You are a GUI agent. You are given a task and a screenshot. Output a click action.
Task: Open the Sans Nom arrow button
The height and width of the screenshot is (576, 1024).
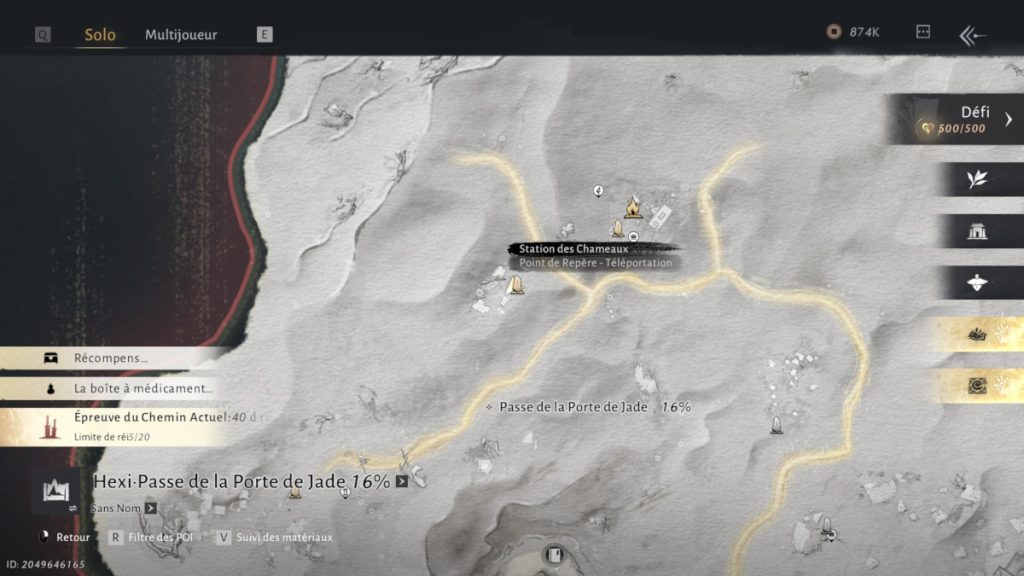[x=150, y=508]
